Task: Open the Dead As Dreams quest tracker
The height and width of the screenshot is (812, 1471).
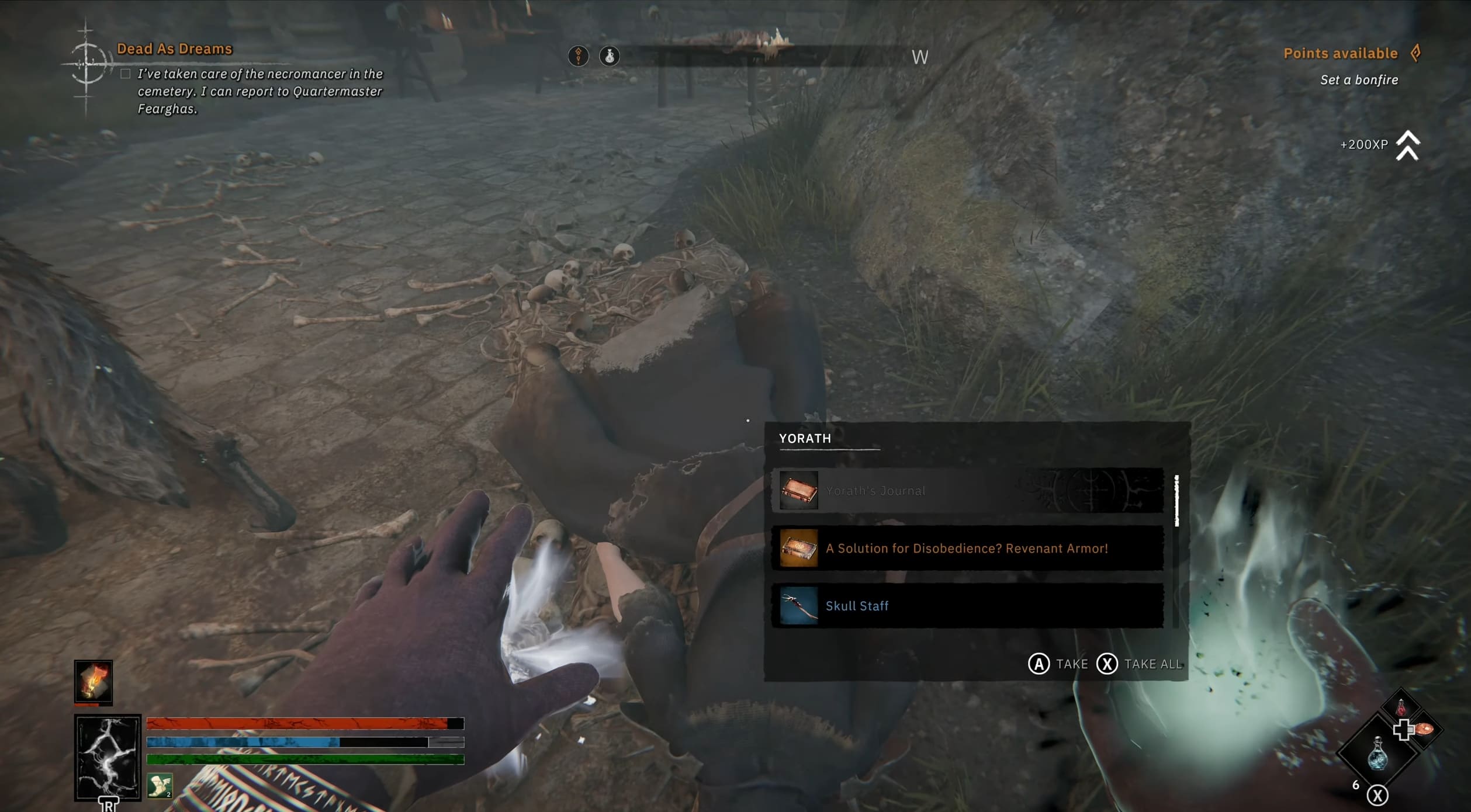Action: point(174,49)
